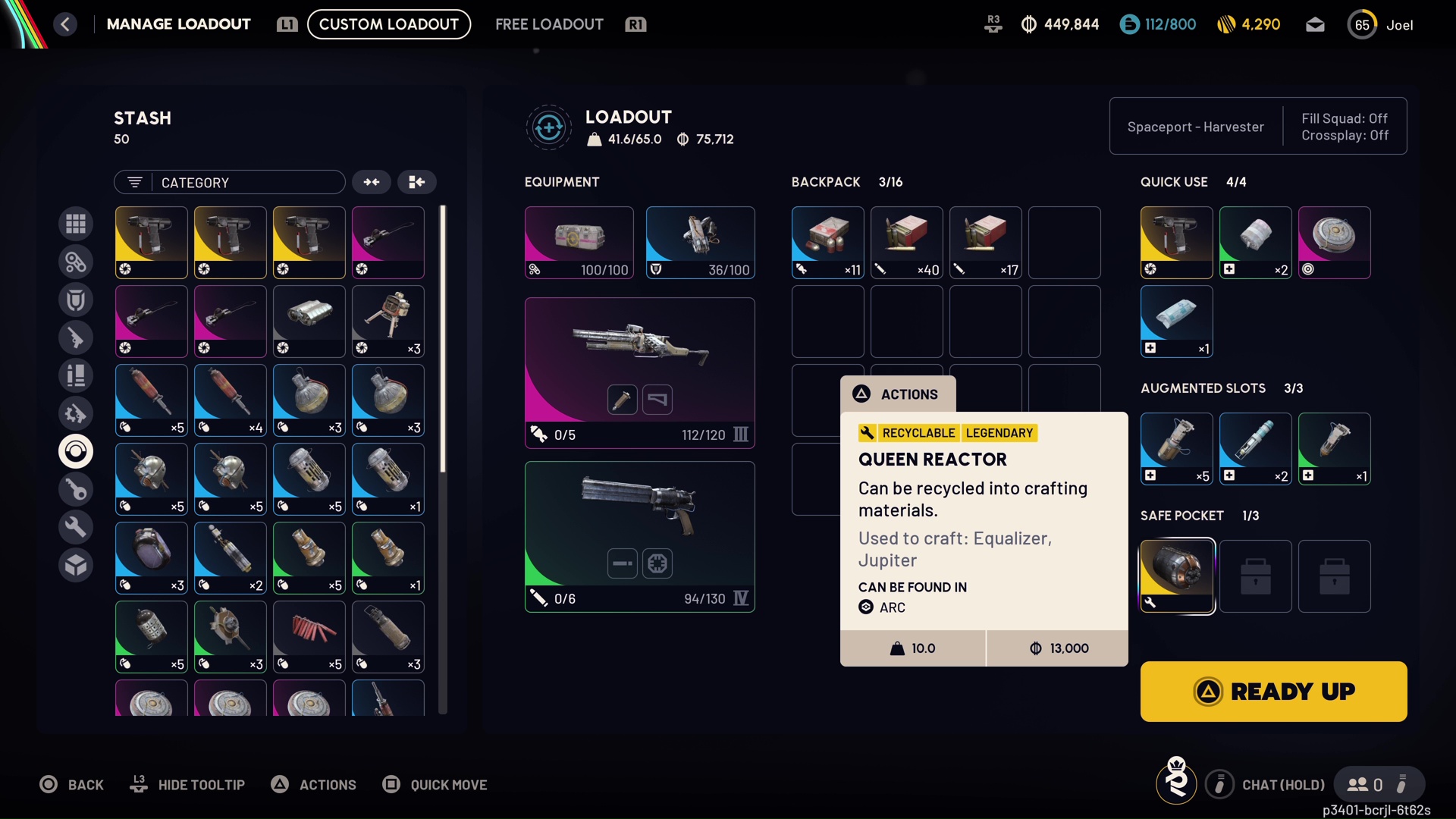Select the wrench tools category filter

76,526
